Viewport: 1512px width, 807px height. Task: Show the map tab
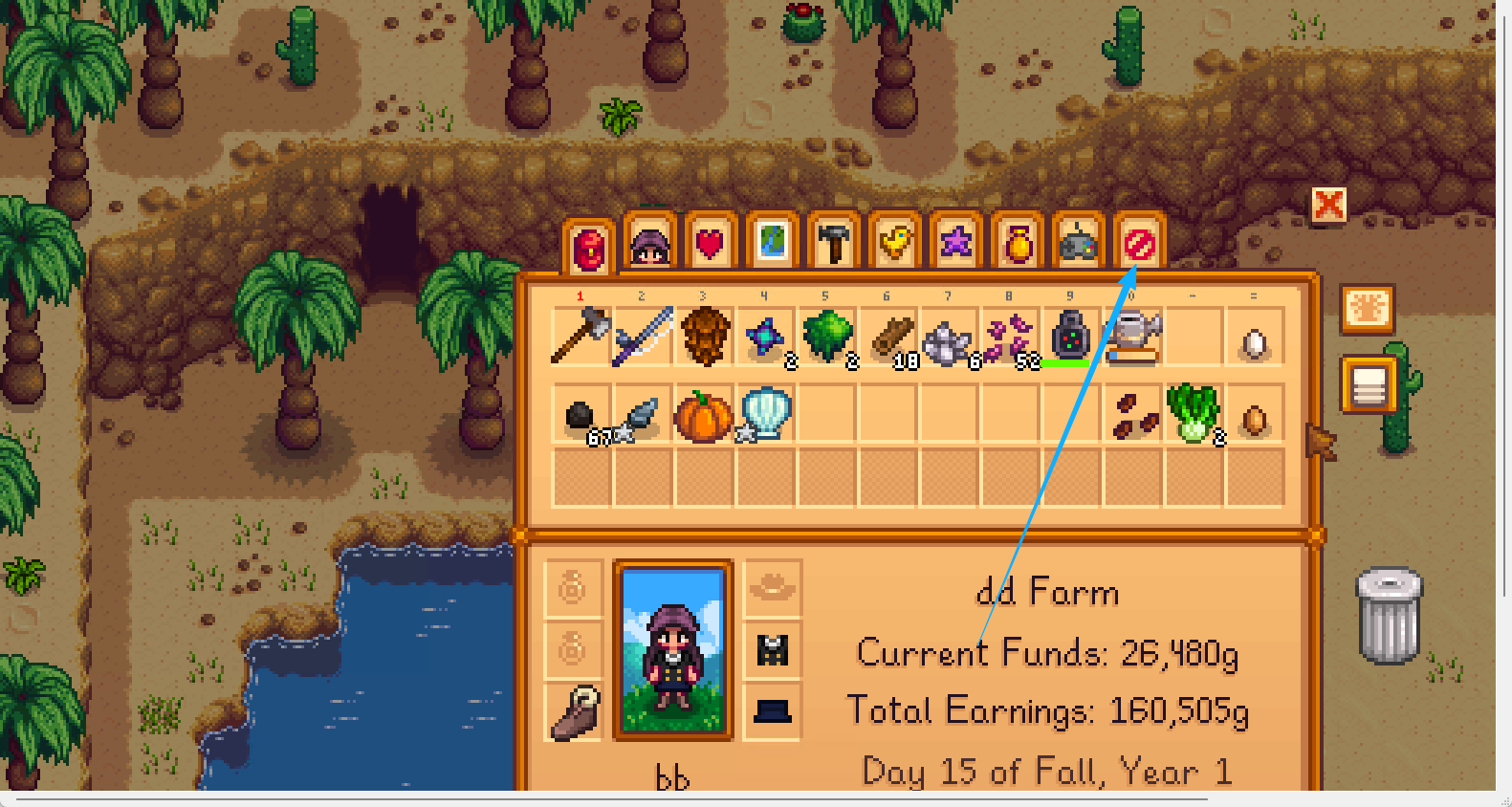(772, 246)
